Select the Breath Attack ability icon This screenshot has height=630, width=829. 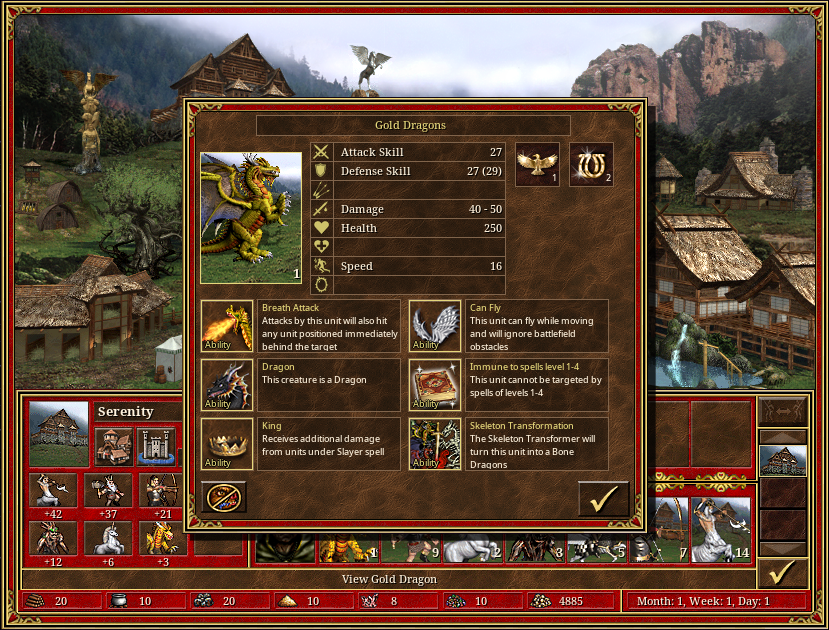click(x=227, y=326)
